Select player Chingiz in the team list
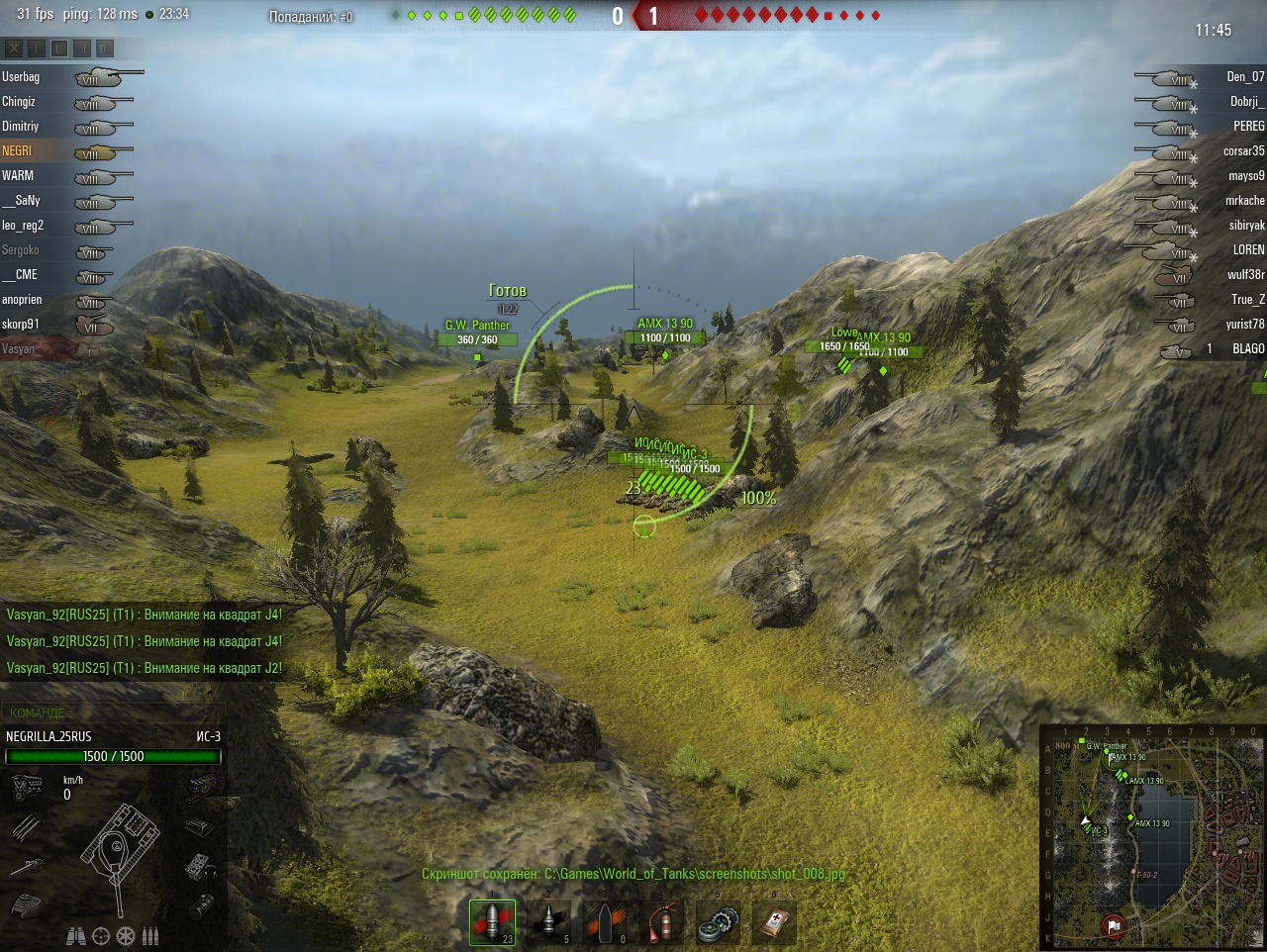1267x952 pixels. [x=19, y=102]
